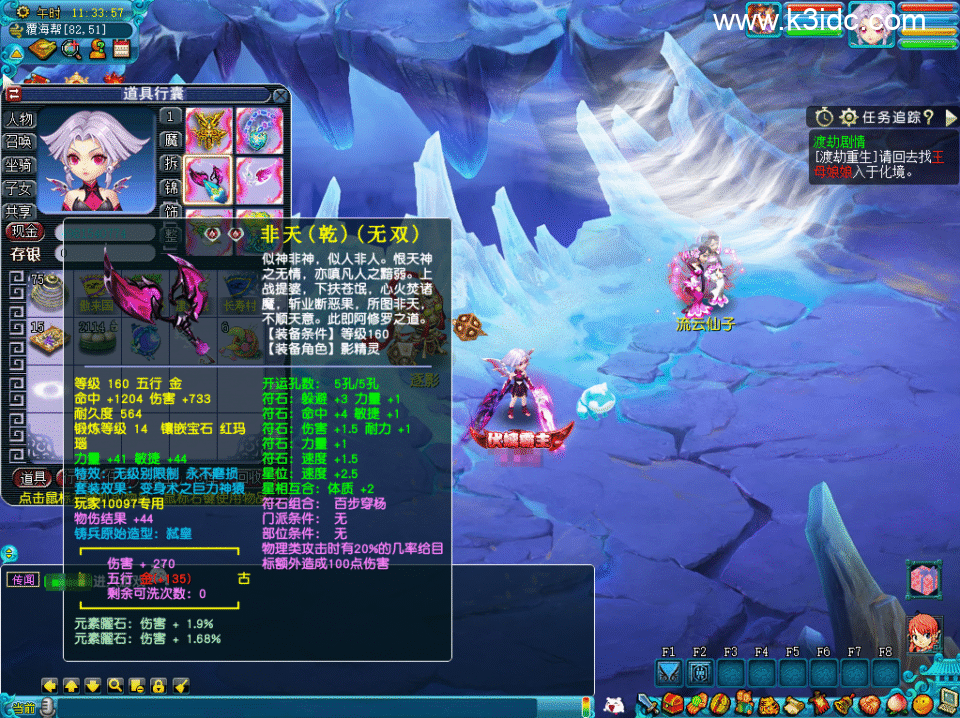Open the world map magnifier icon
Viewport: 960px width, 718px height.
coord(71,48)
